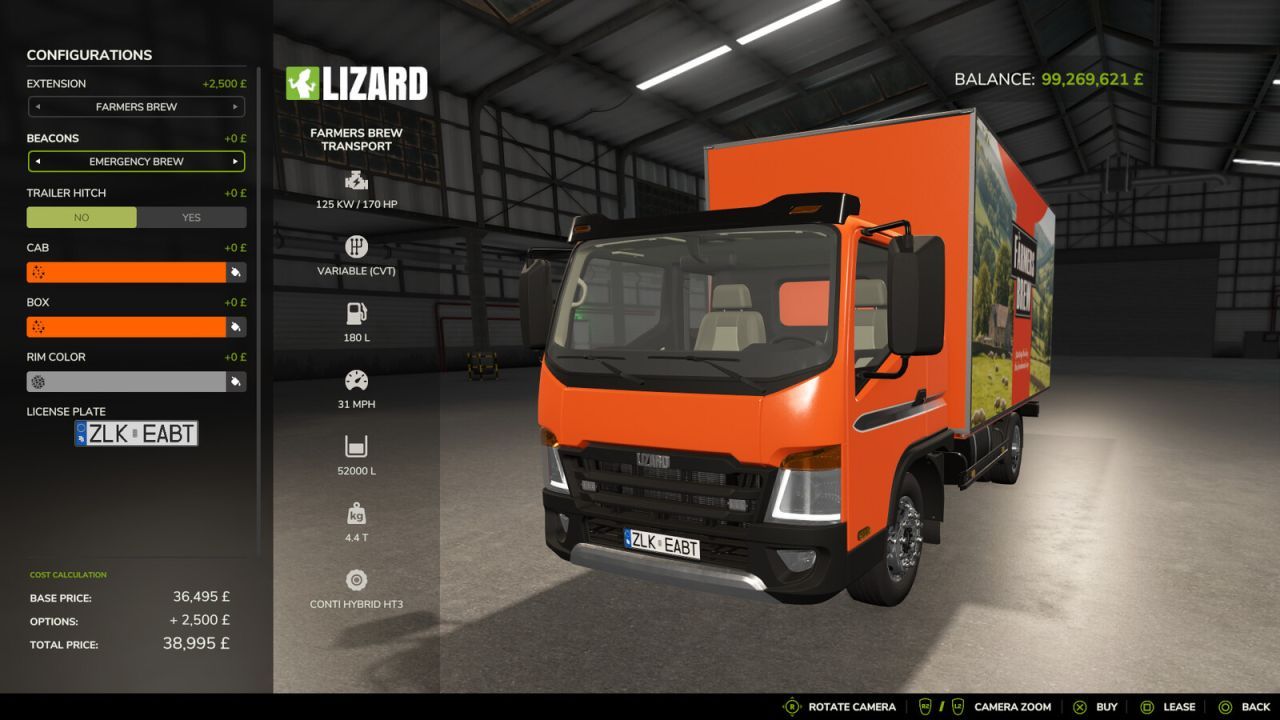Set Trailer Hitch to Yes

tap(191, 217)
